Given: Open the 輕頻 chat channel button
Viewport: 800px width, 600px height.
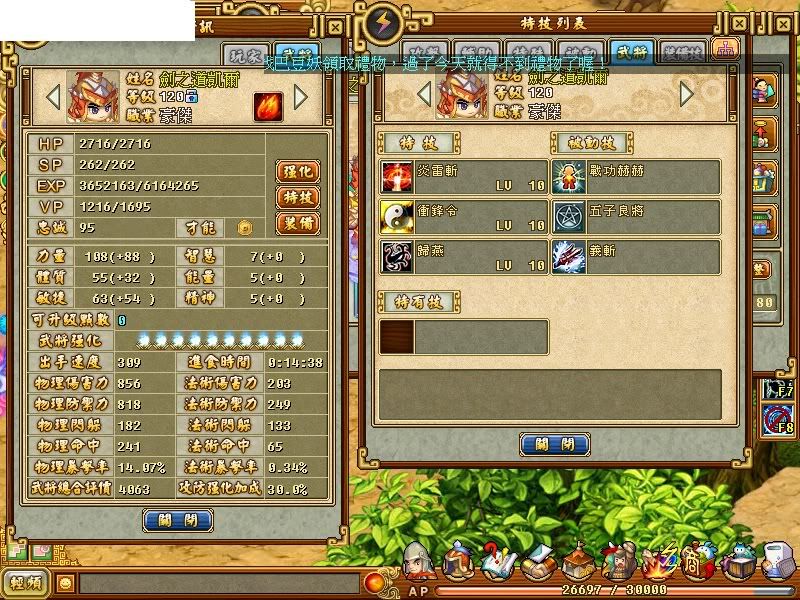Looking at the screenshot, I should (27, 582).
